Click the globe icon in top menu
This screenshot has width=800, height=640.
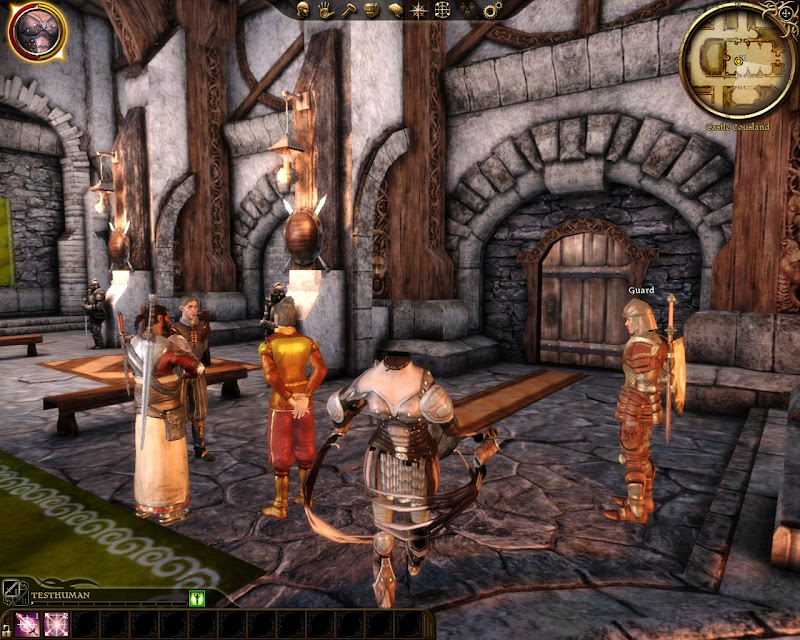443,9
